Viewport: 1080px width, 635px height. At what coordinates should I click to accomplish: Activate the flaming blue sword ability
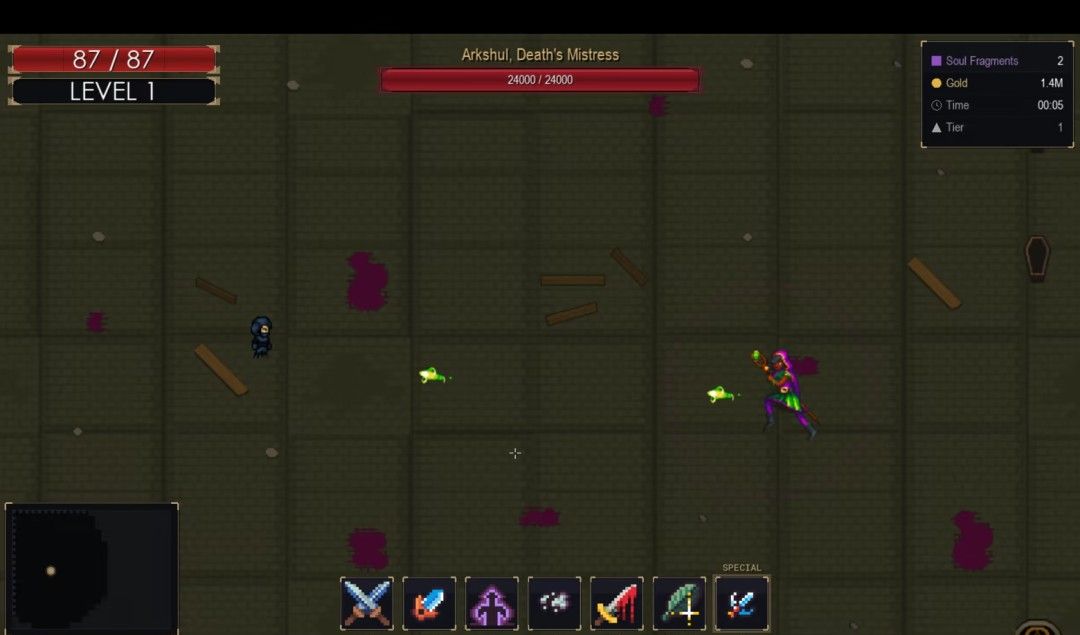pos(429,603)
